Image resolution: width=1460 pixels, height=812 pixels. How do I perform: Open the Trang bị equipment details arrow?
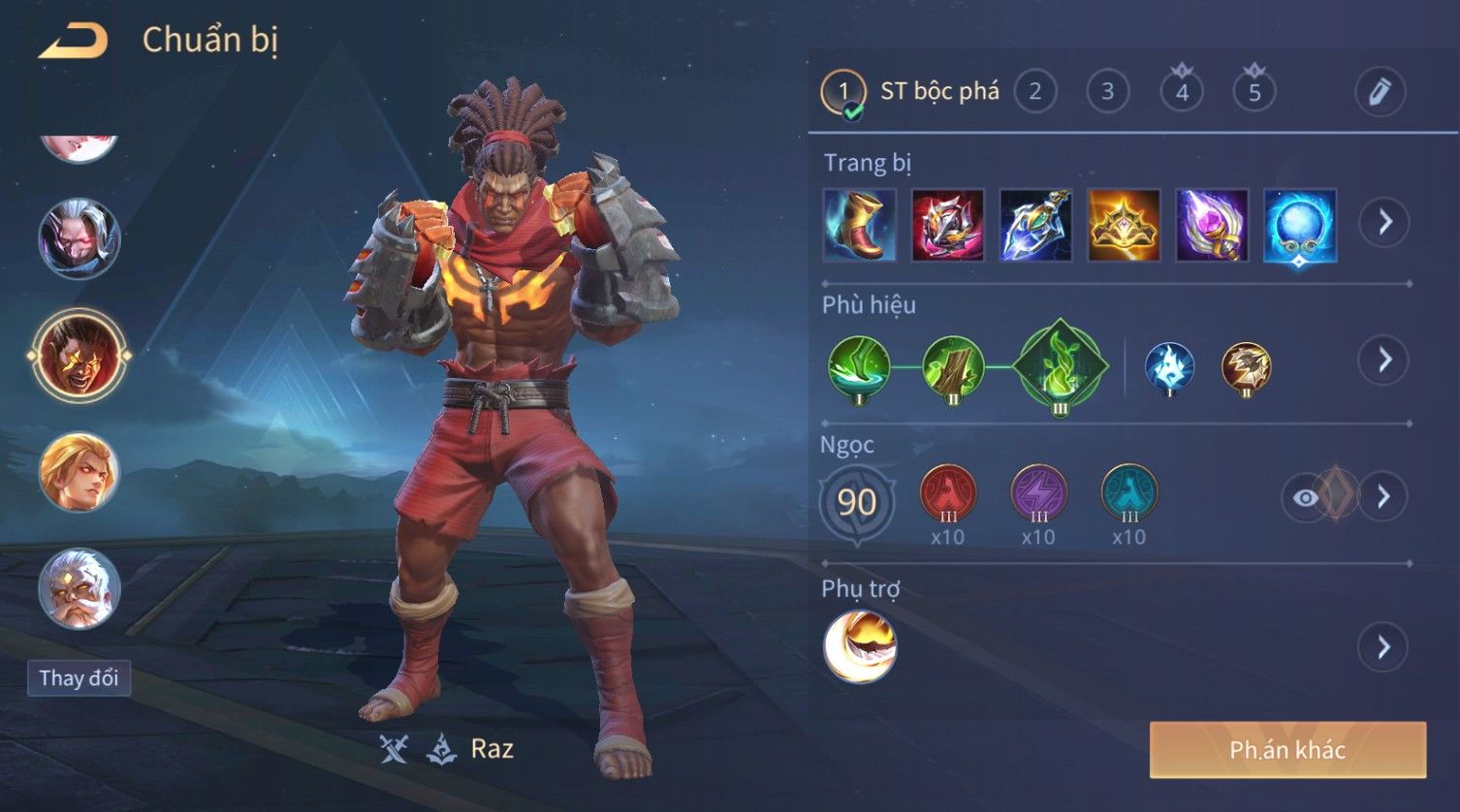[1384, 223]
